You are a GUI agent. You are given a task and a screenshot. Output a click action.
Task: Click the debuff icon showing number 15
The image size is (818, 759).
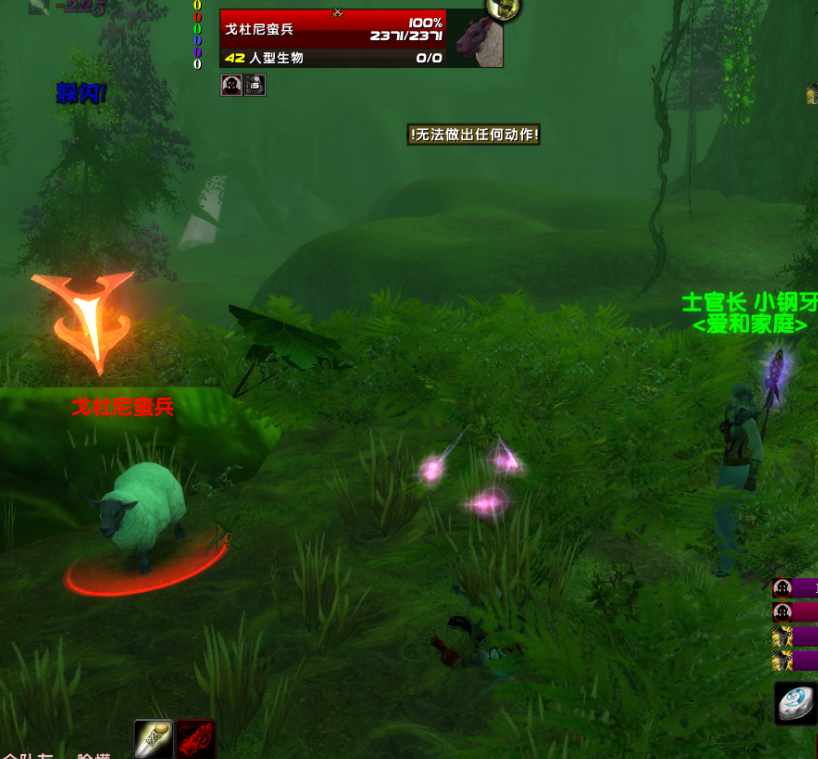pos(254,86)
